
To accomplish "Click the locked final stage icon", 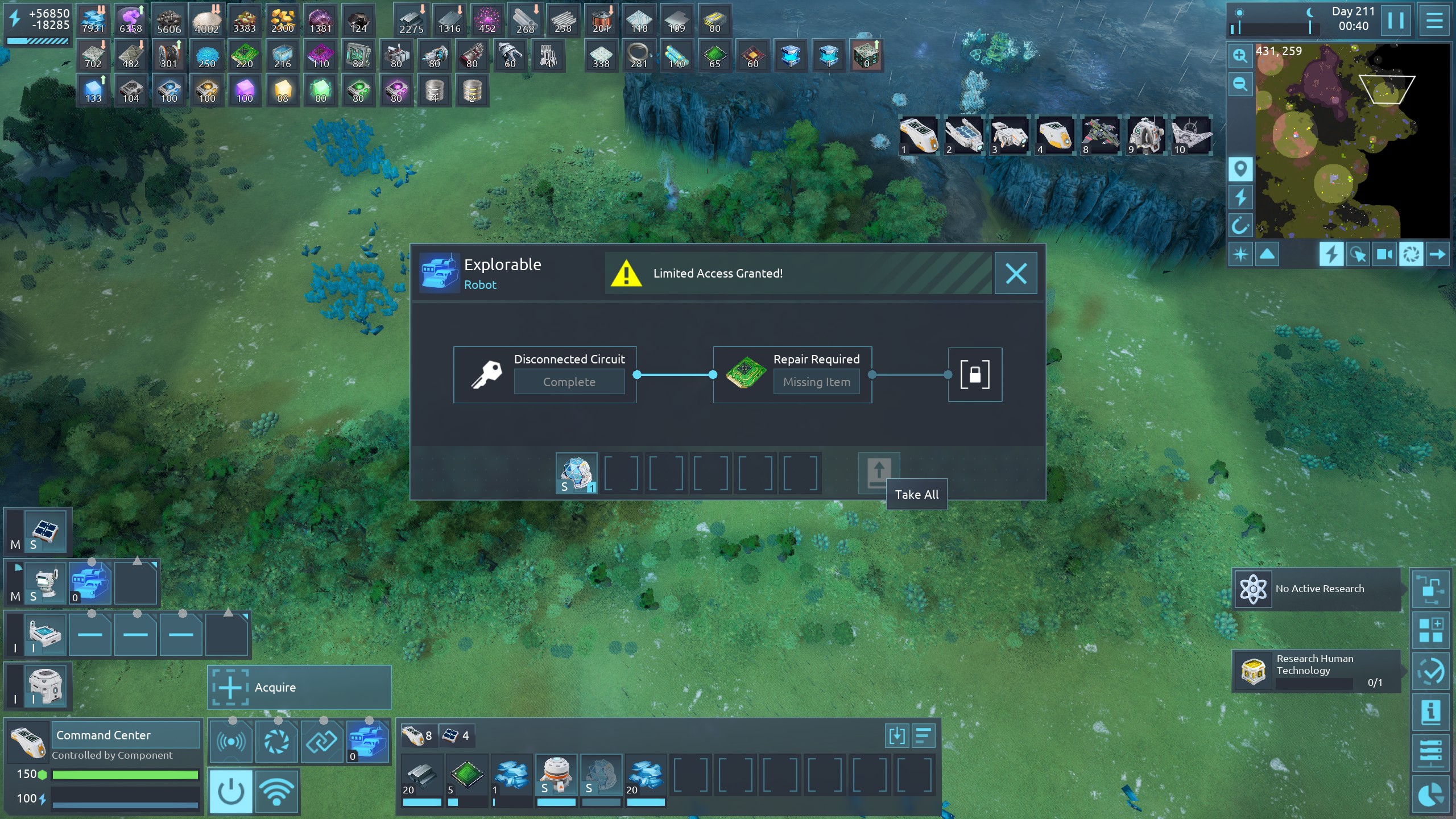I will [x=975, y=375].
